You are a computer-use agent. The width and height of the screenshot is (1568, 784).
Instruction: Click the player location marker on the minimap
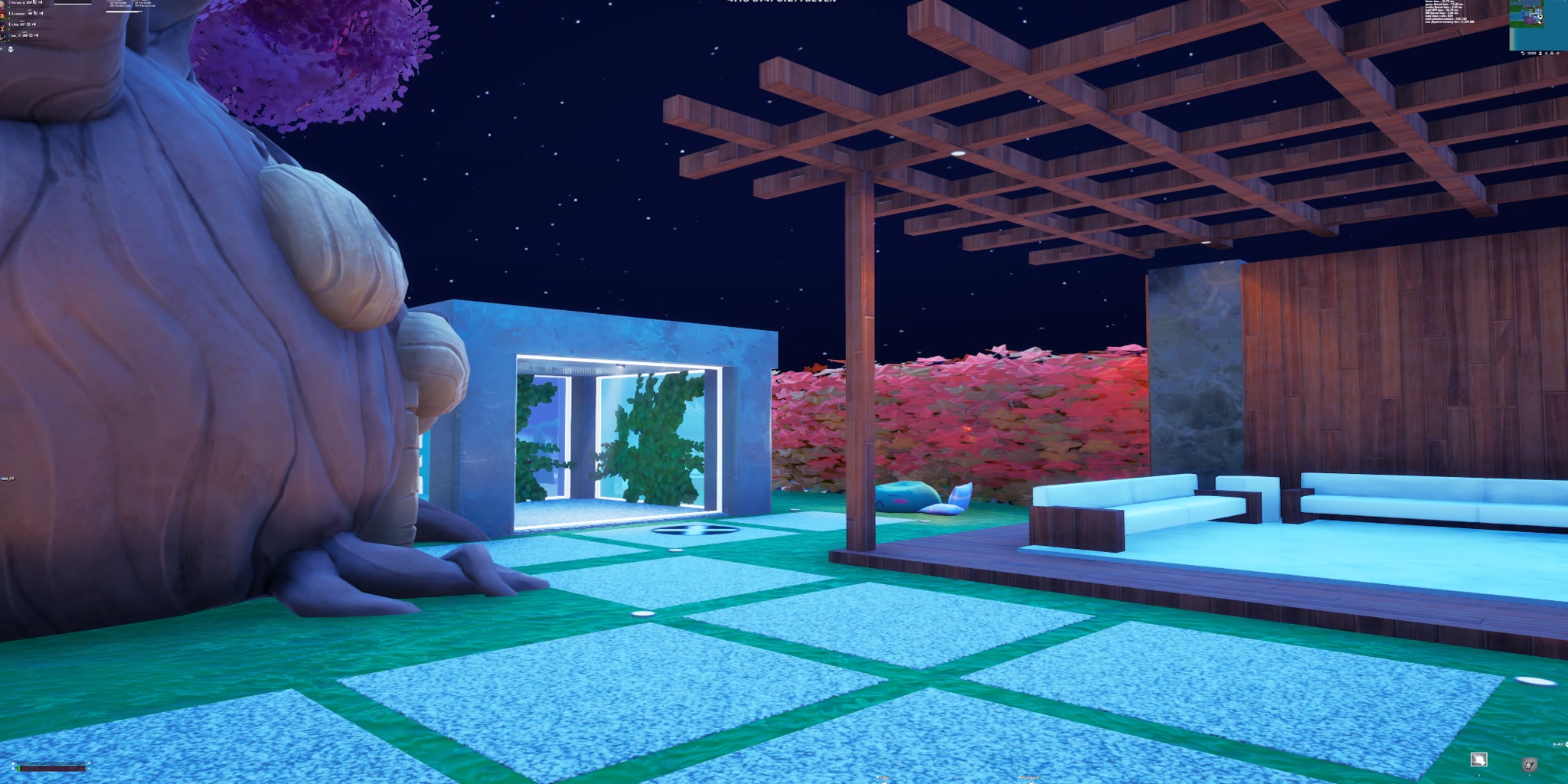(x=1540, y=17)
